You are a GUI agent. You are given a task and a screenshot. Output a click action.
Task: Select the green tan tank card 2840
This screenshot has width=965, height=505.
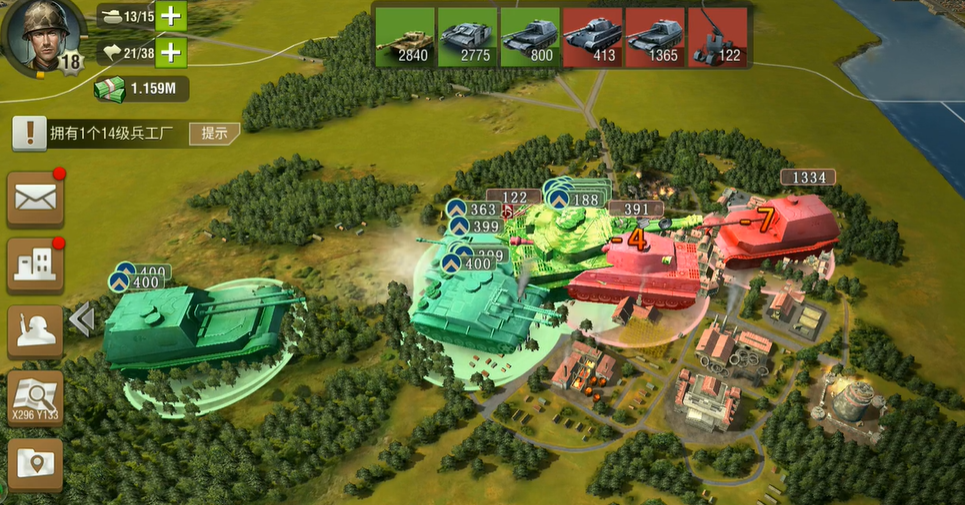pos(405,37)
